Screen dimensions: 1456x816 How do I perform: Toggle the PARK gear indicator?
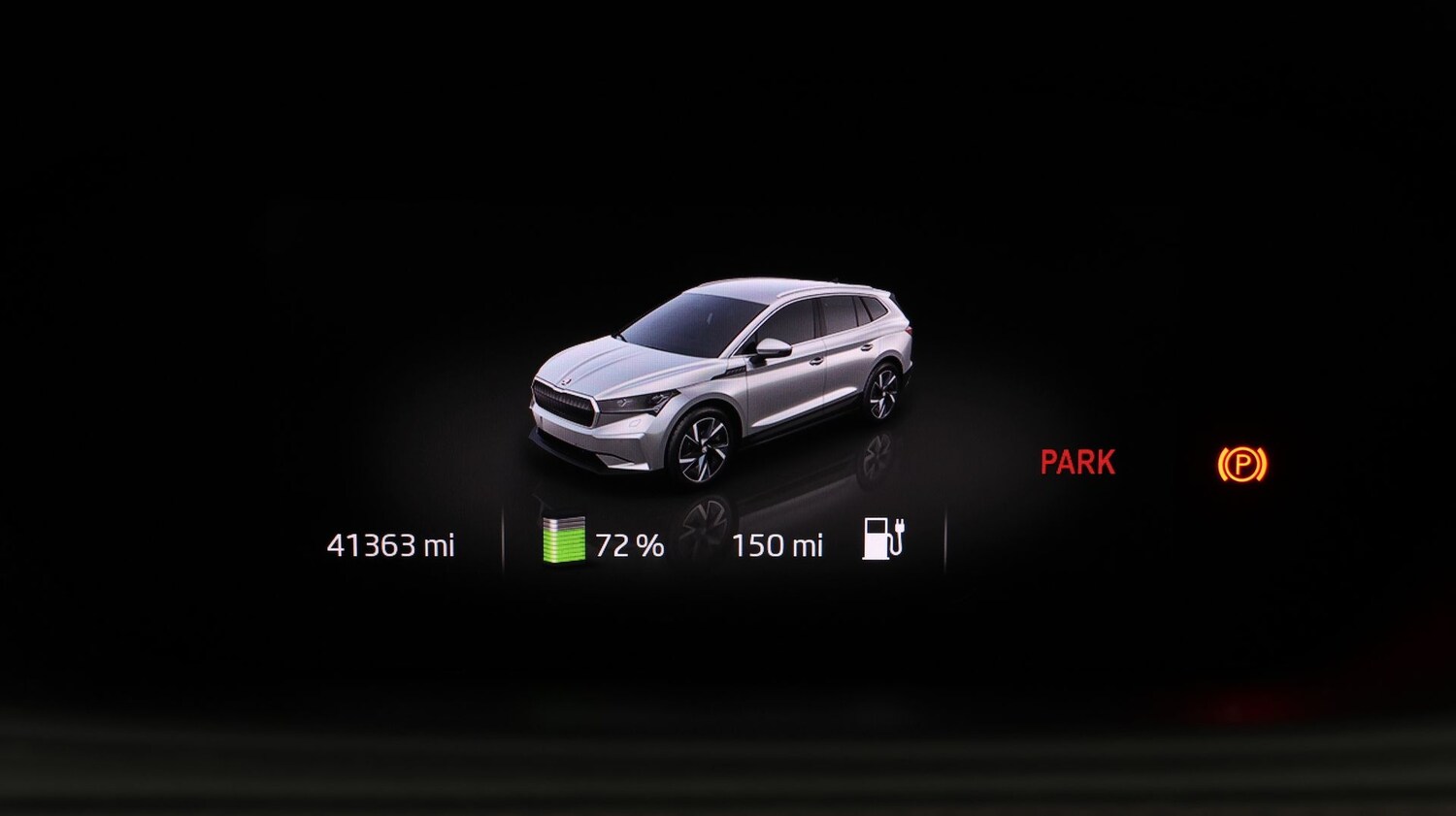pyautogui.click(x=1077, y=463)
